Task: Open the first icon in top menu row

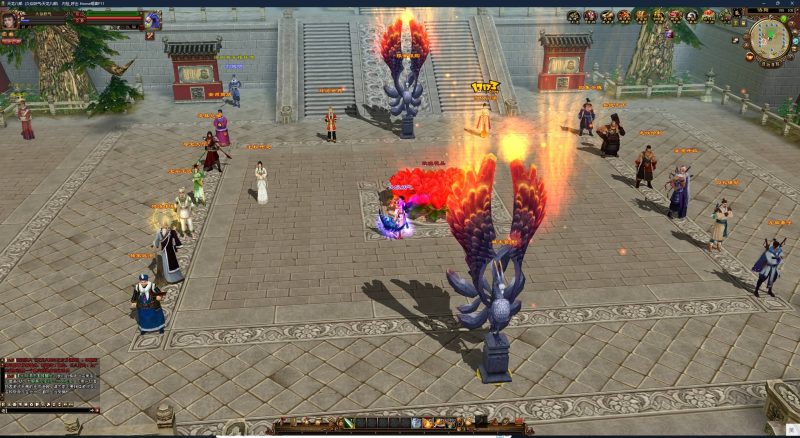Action: click(x=574, y=16)
